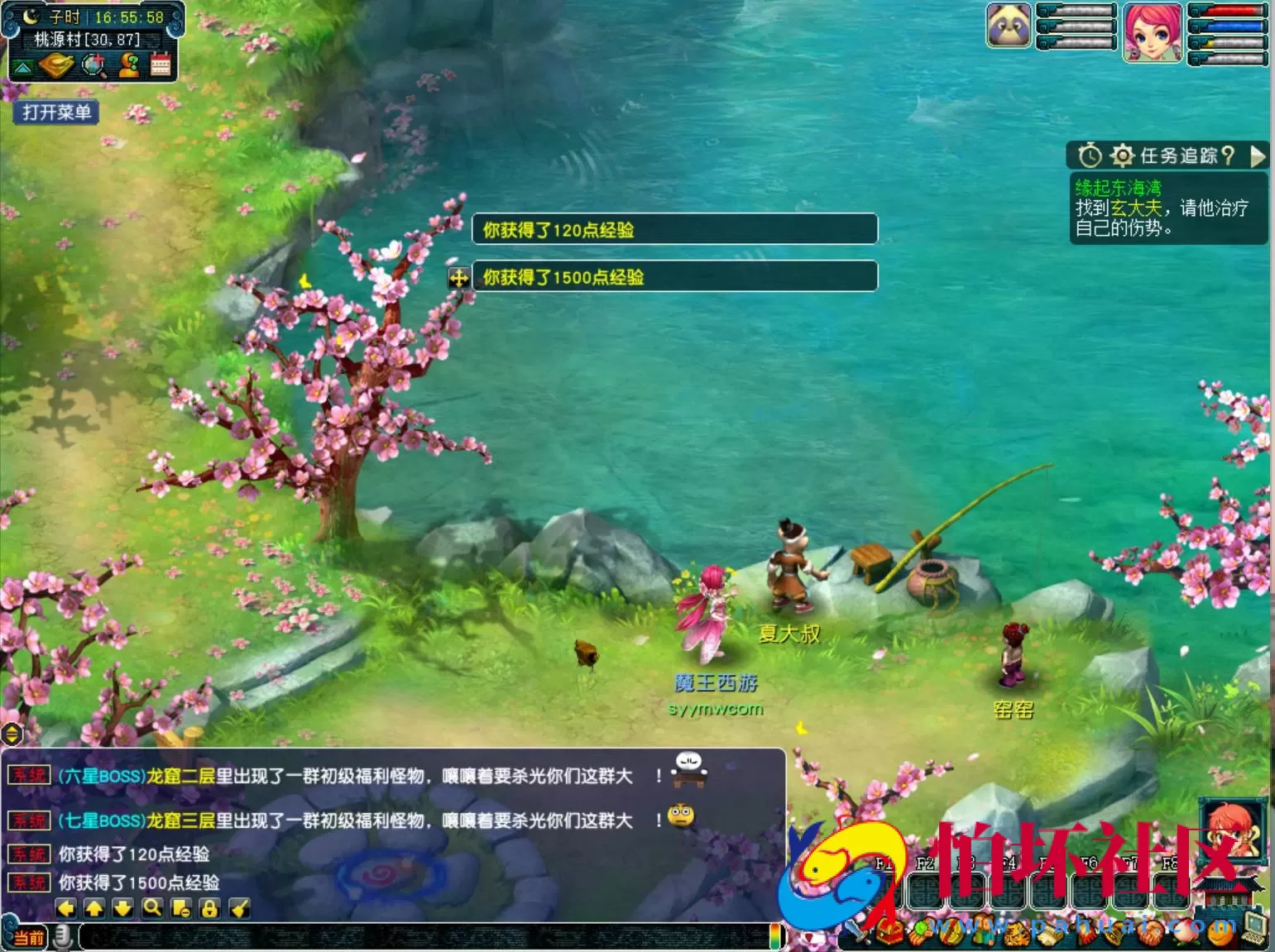Click the 龙窟三层 link in the system message
This screenshot has width=1275, height=952.
coord(179,821)
